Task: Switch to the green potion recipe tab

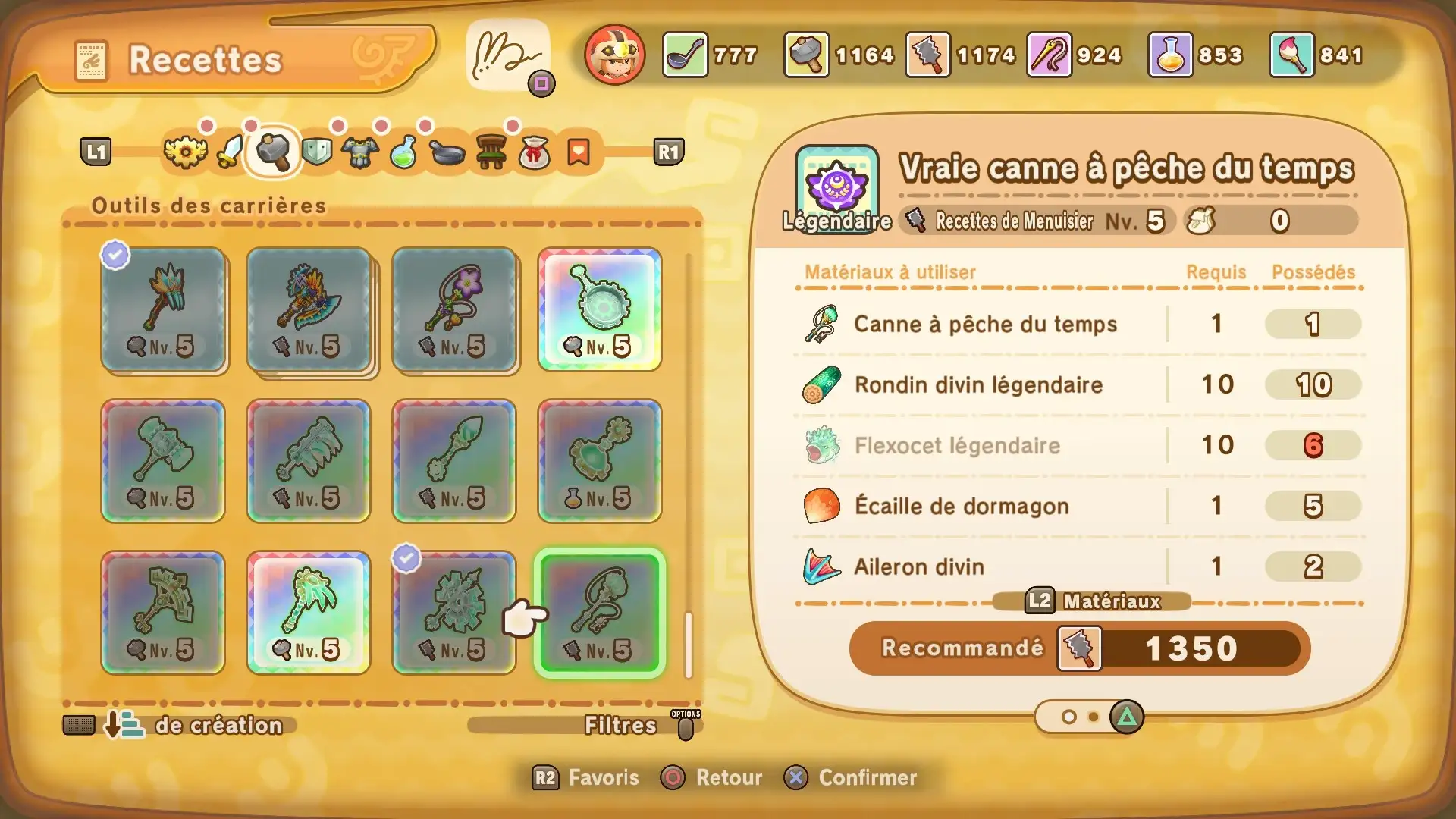Action: tap(403, 152)
